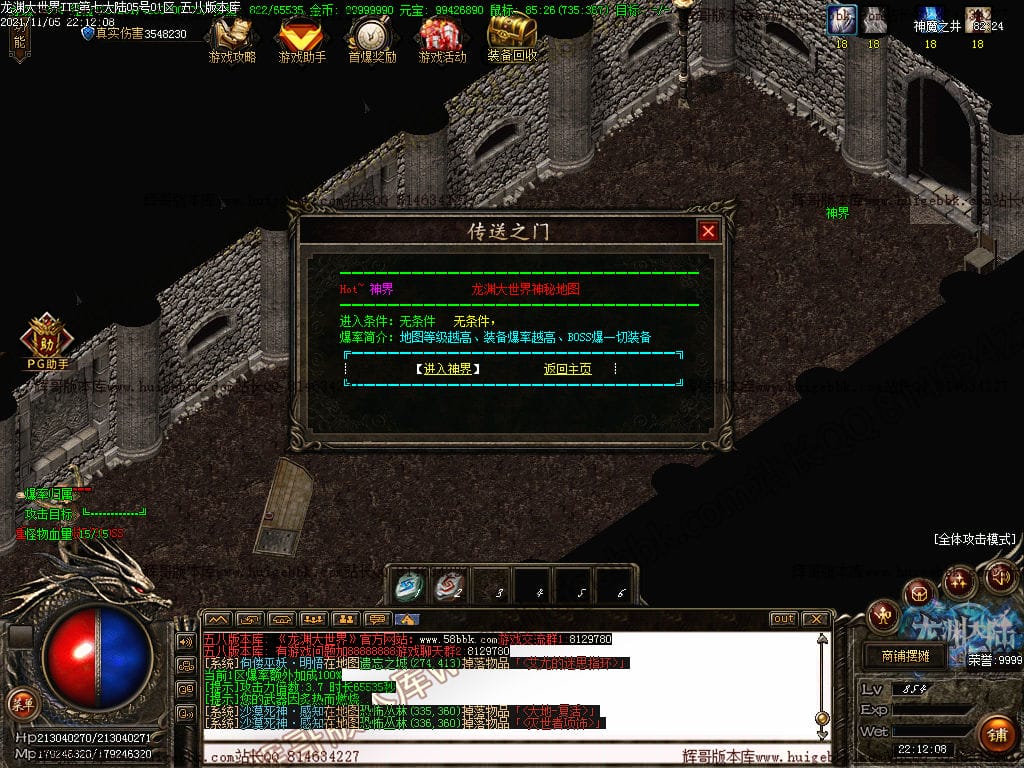Select 返回主页 in the teleport dialog
The width and height of the screenshot is (1024, 768).
(x=567, y=369)
